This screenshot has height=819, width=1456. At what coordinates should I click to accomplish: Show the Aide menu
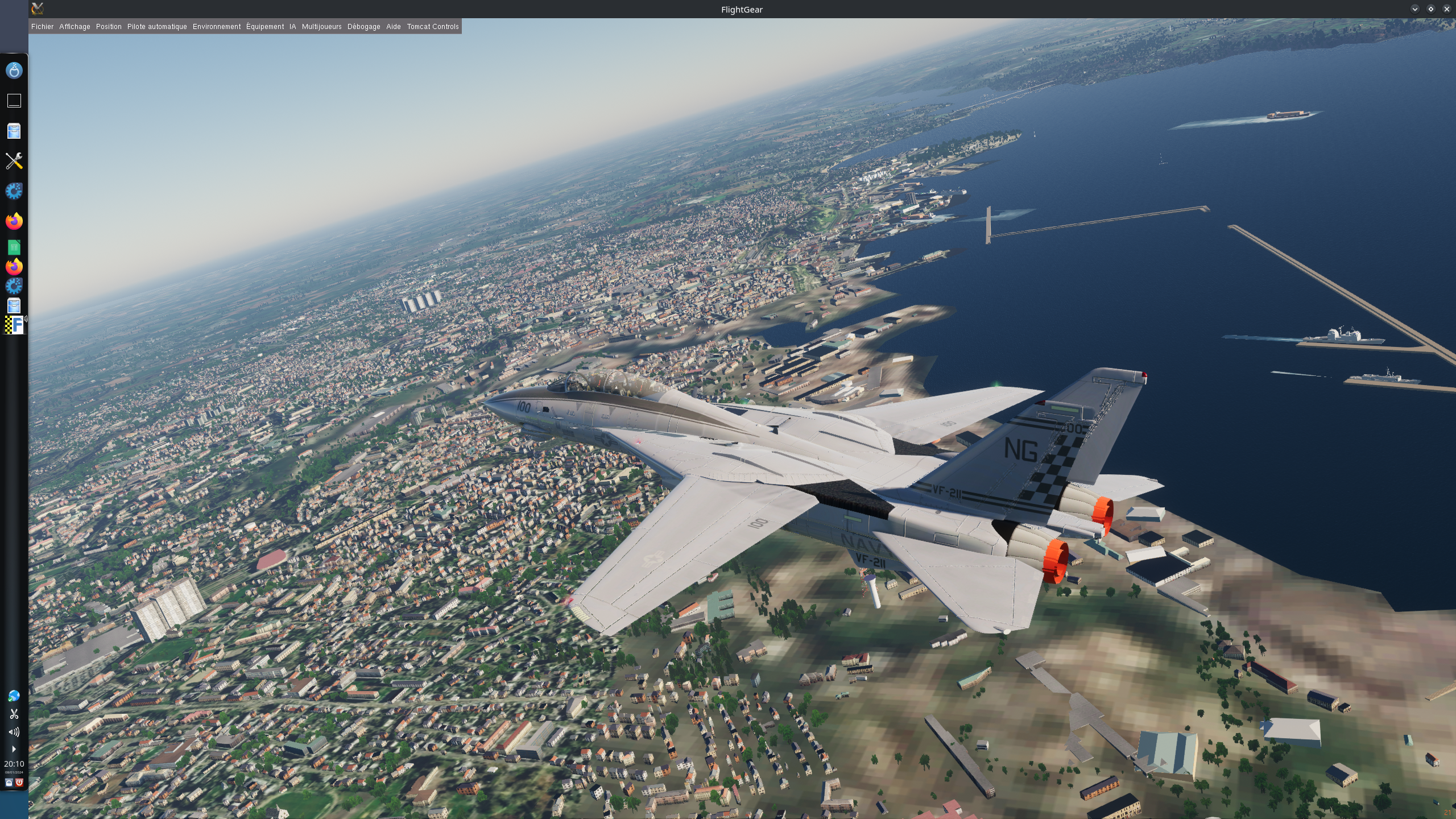[394, 27]
